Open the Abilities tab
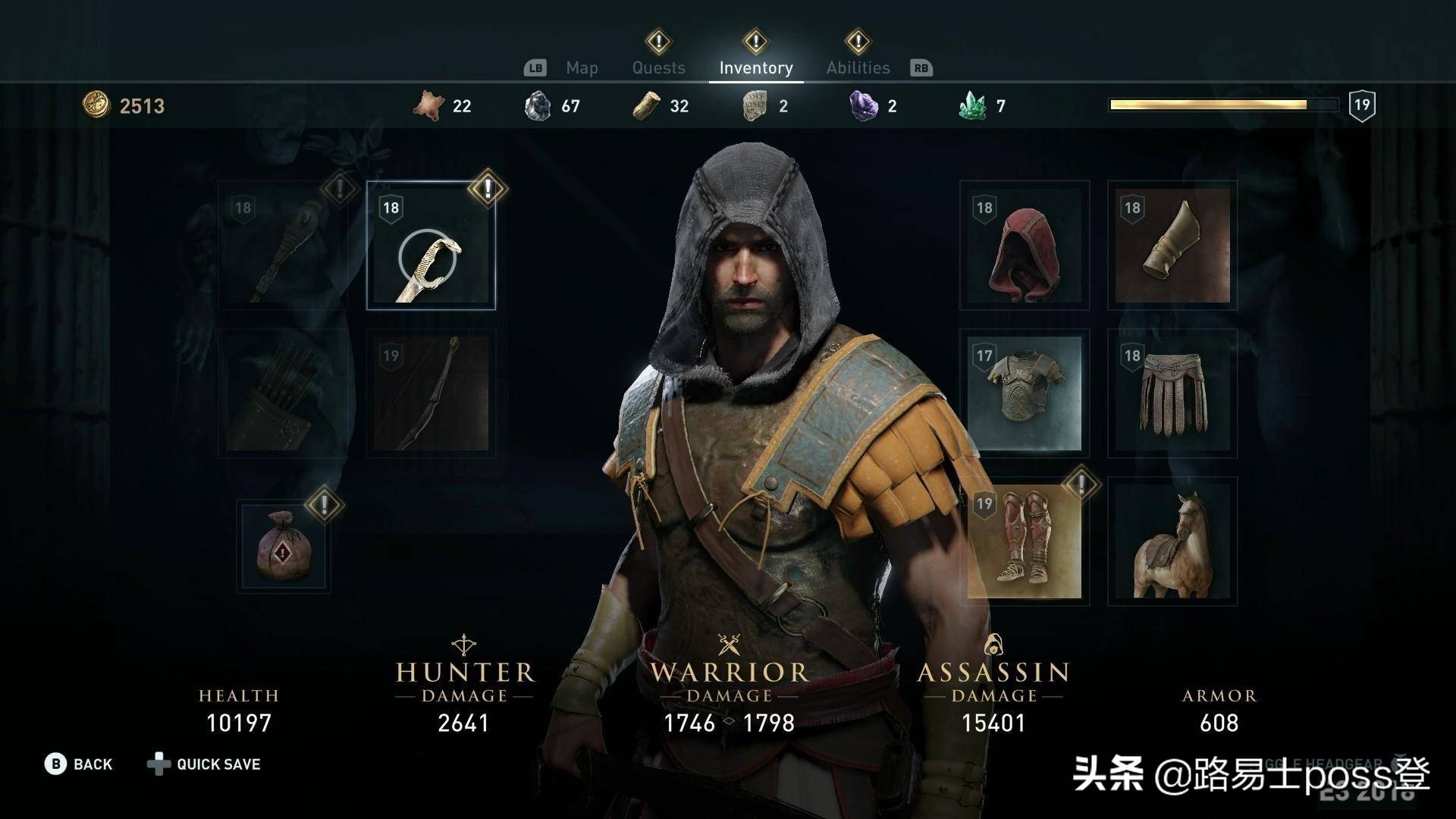Screen dimensions: 1456x819 coord(858,67)
